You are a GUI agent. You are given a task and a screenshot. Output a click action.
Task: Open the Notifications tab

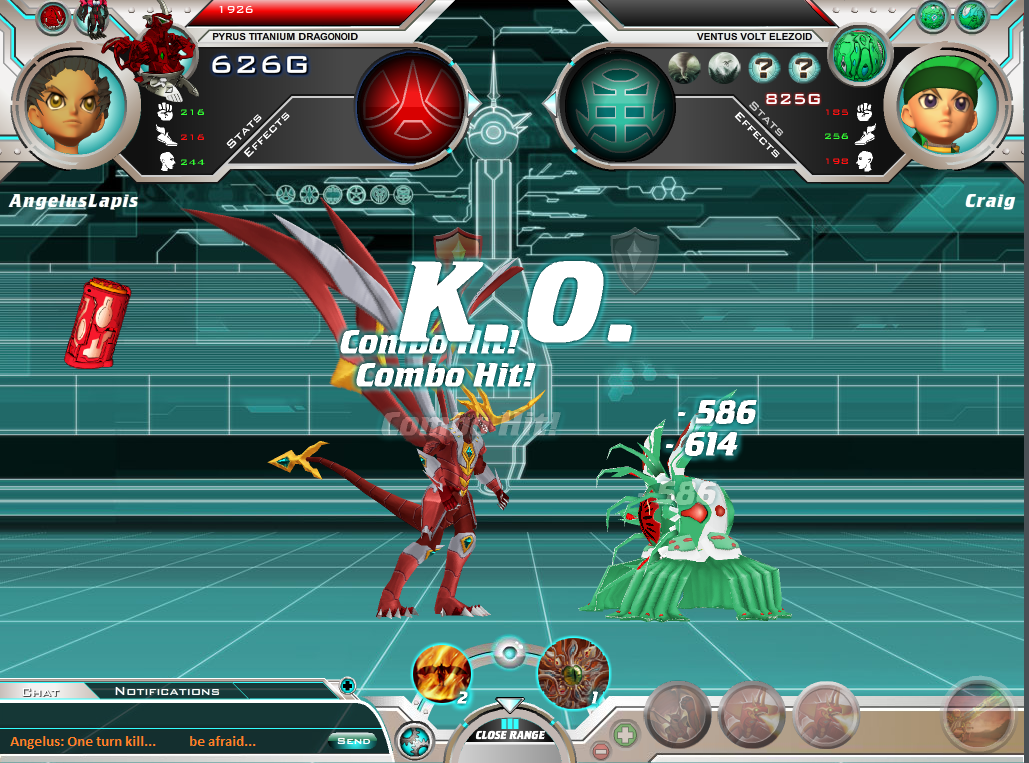coord(166,691)
